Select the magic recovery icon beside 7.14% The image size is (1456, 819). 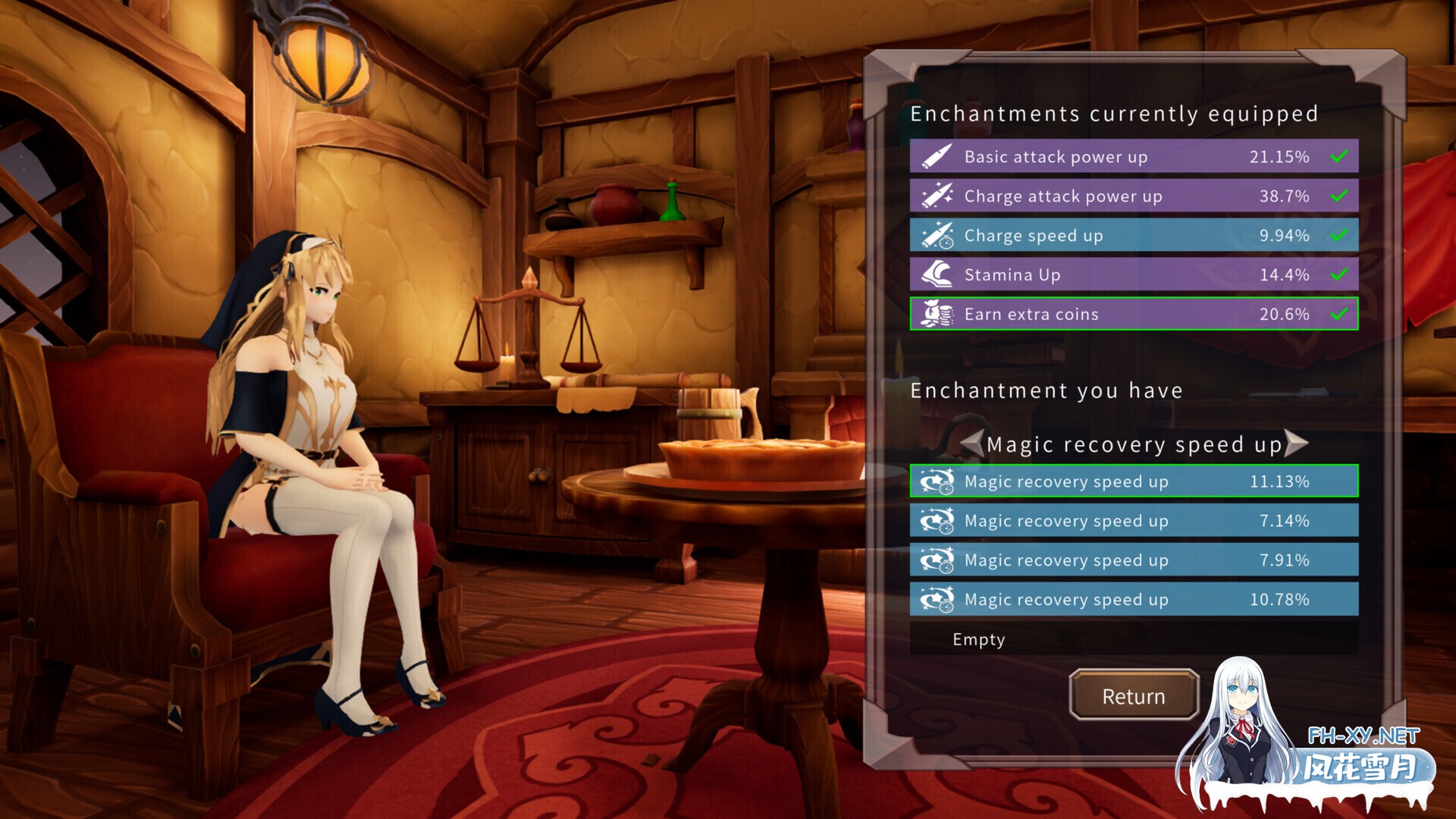(x=938, y=521)
